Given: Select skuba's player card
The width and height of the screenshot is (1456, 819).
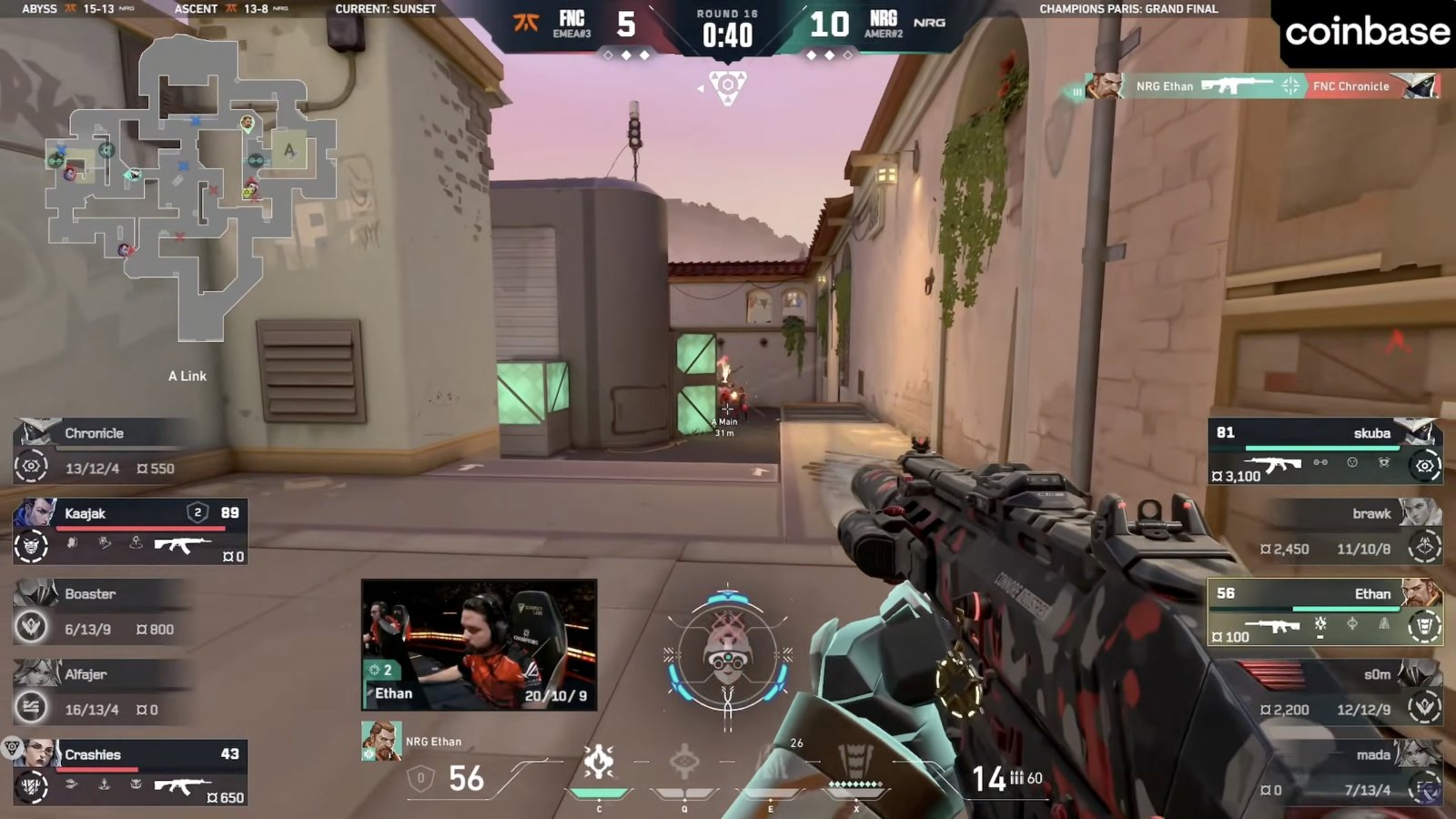Looking at the screenshot, I should tap(1325, 450).
